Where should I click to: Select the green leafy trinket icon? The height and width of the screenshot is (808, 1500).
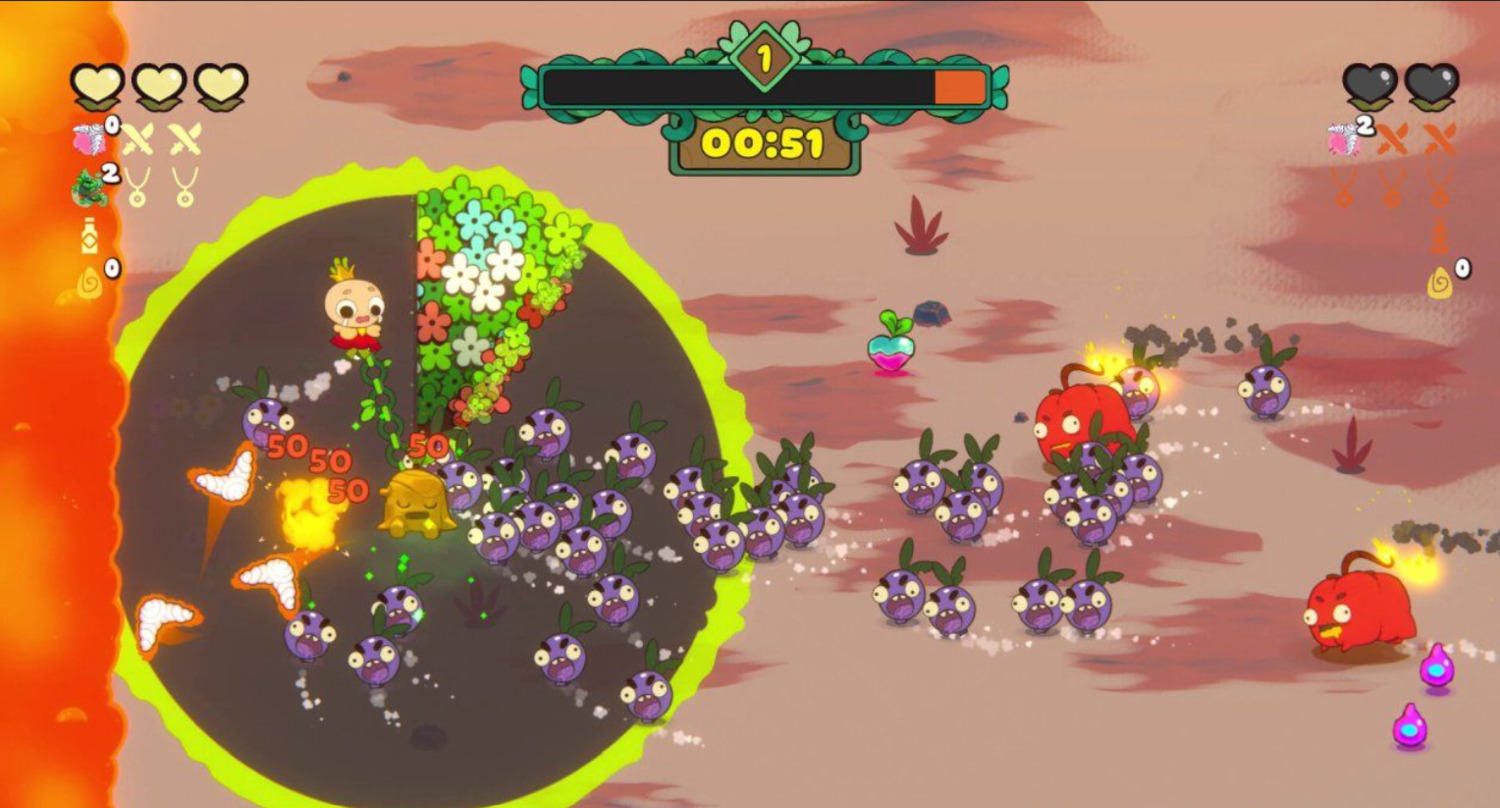(90, 188)
